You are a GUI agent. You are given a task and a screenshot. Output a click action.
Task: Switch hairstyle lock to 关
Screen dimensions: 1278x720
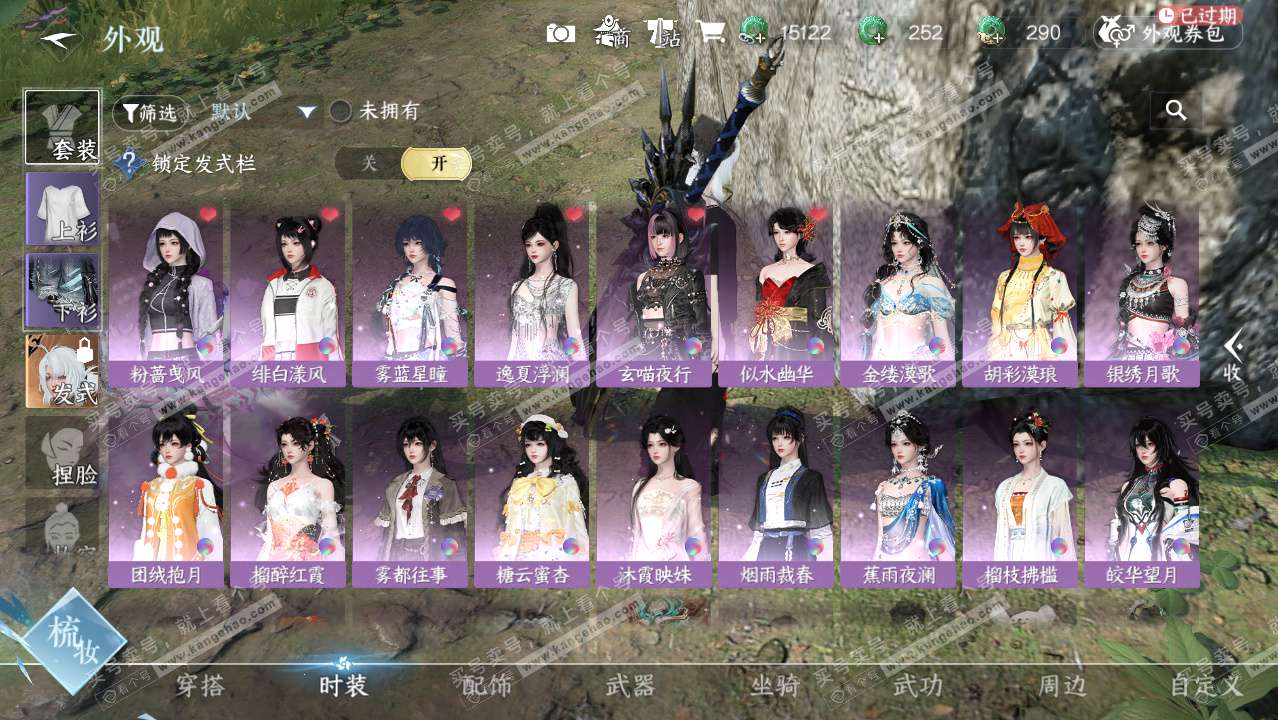369,164
